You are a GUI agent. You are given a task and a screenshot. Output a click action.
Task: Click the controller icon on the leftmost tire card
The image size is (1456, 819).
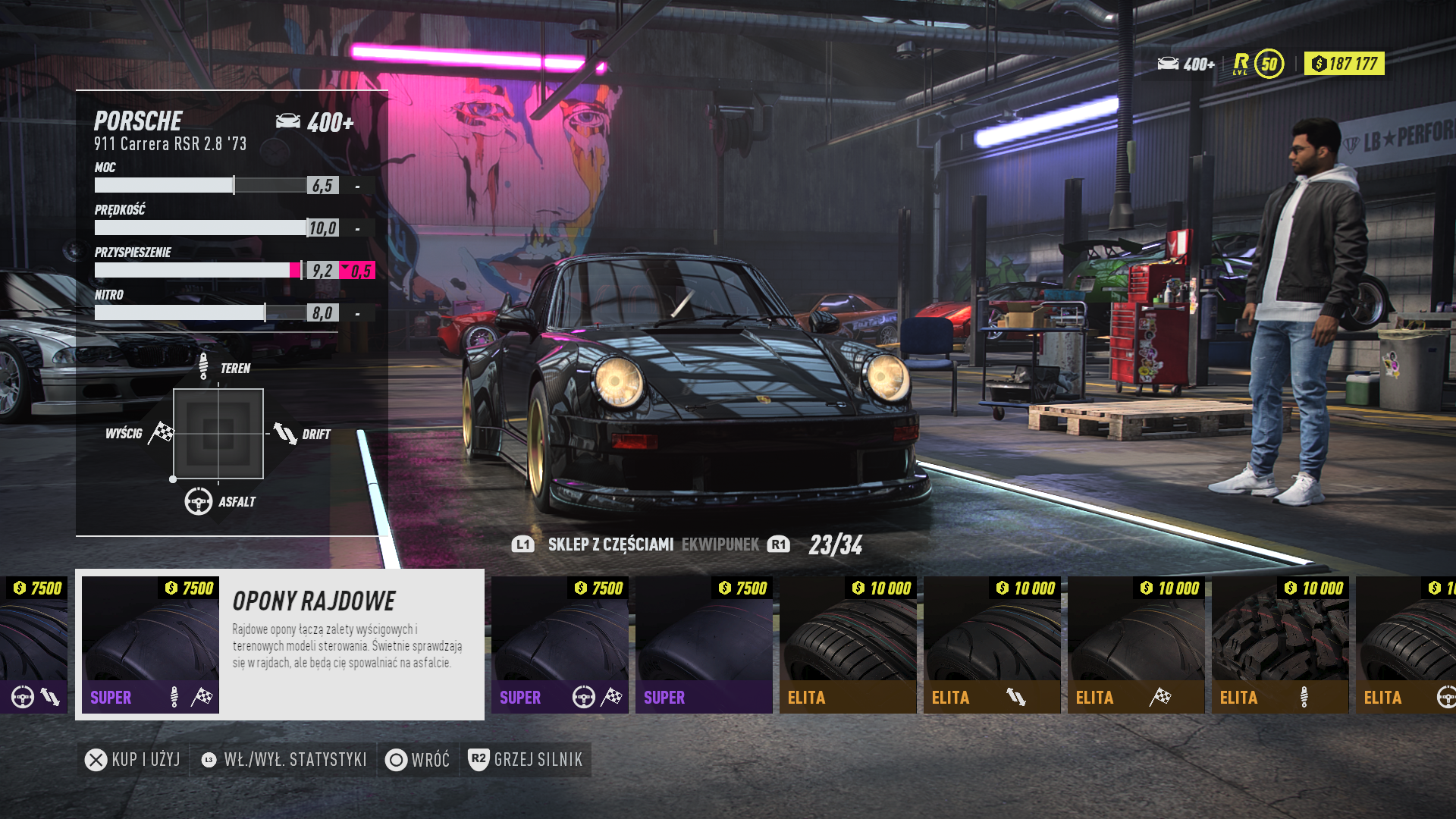coord(23,696)
